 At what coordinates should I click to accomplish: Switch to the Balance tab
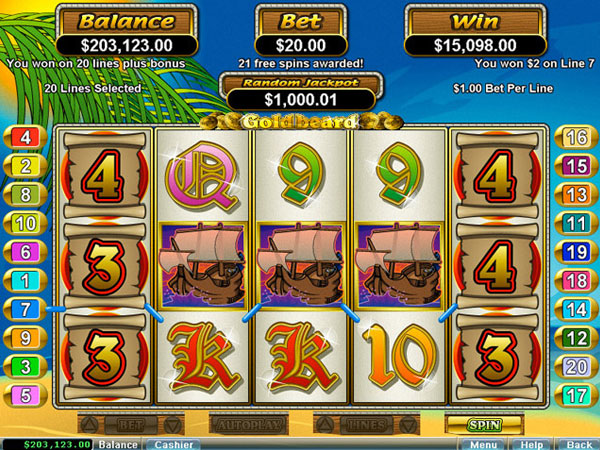coord(118,443)
